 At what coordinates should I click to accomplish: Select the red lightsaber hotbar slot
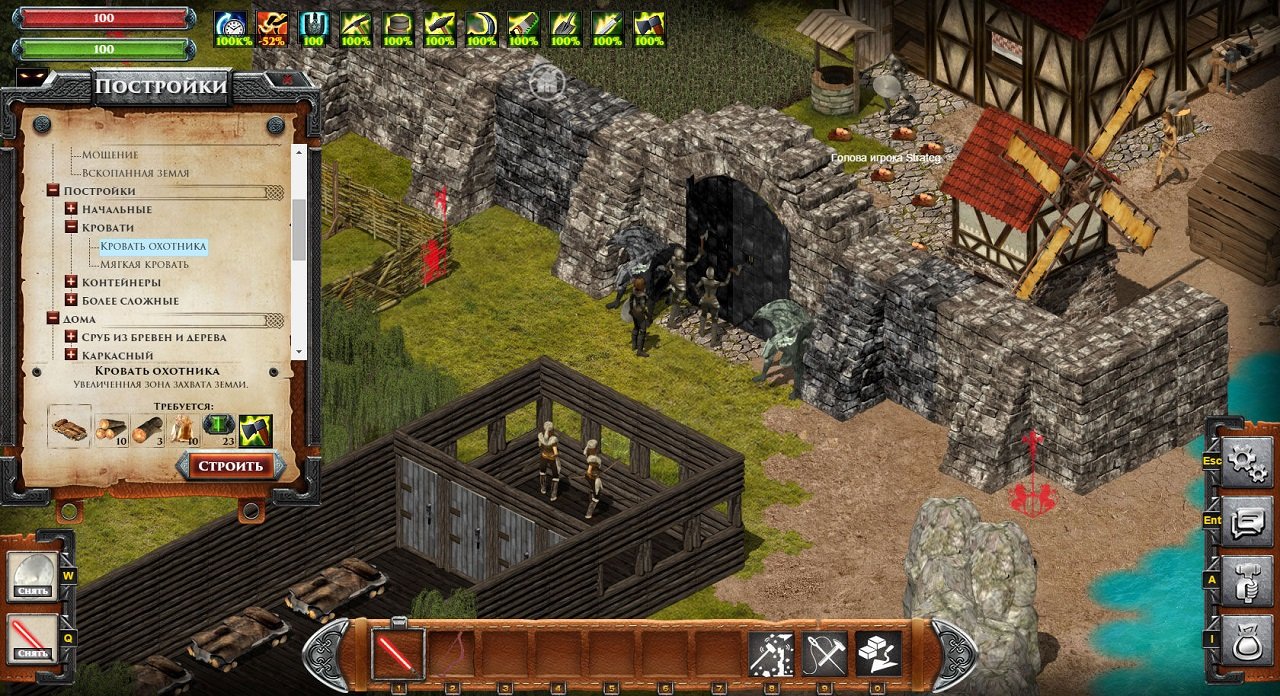398,653
